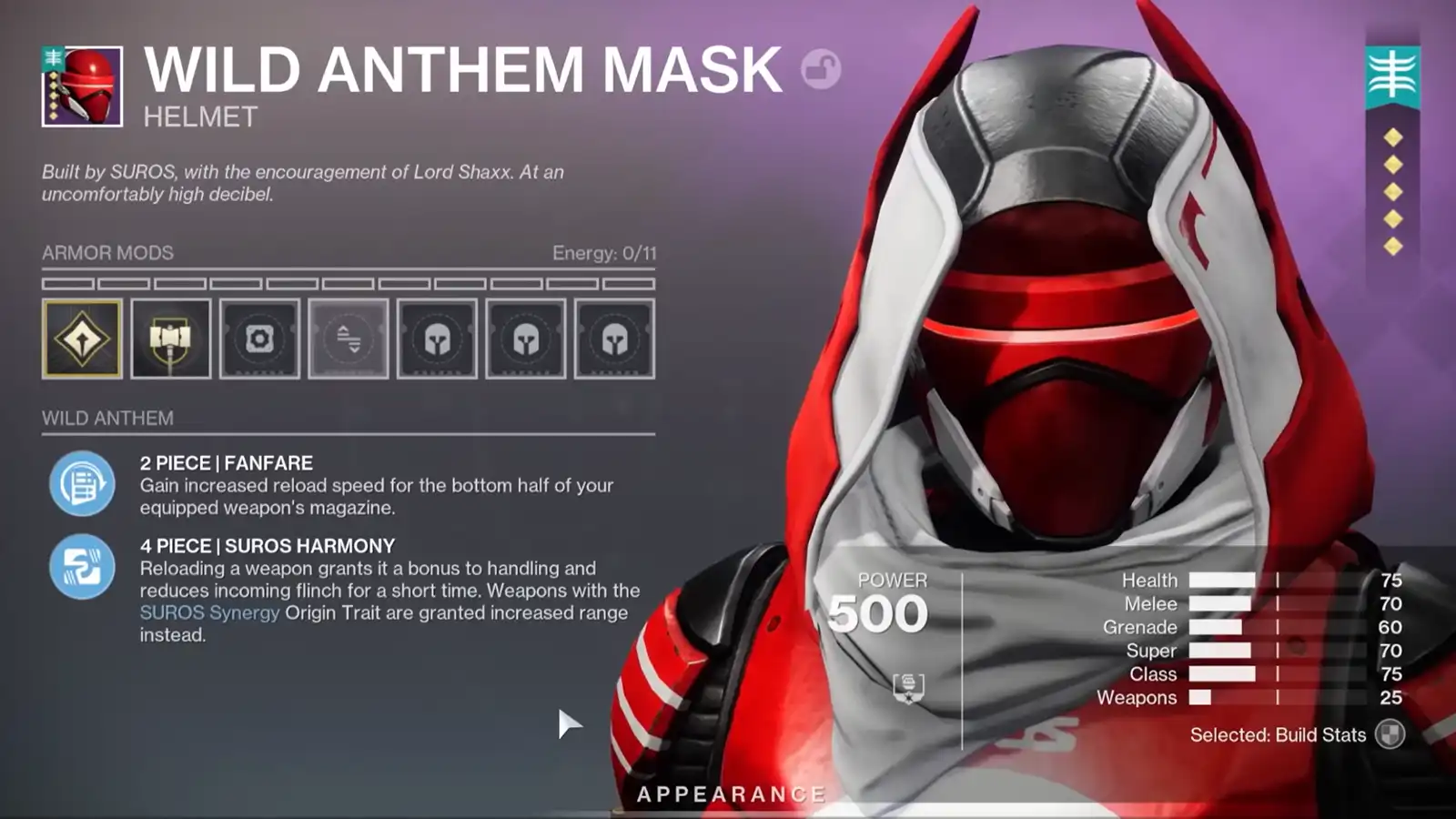Click the first empty helmet mod socket
The width and height of the screenshot is (1456, 819).
click(437, 339)
